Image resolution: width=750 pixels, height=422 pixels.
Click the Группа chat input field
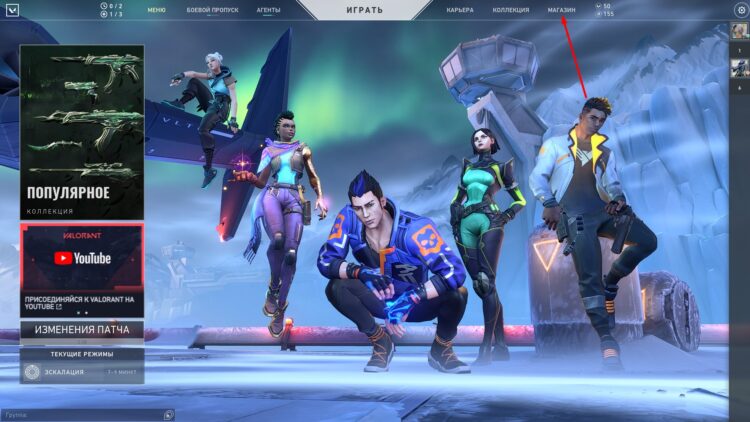tap(80, 414)
